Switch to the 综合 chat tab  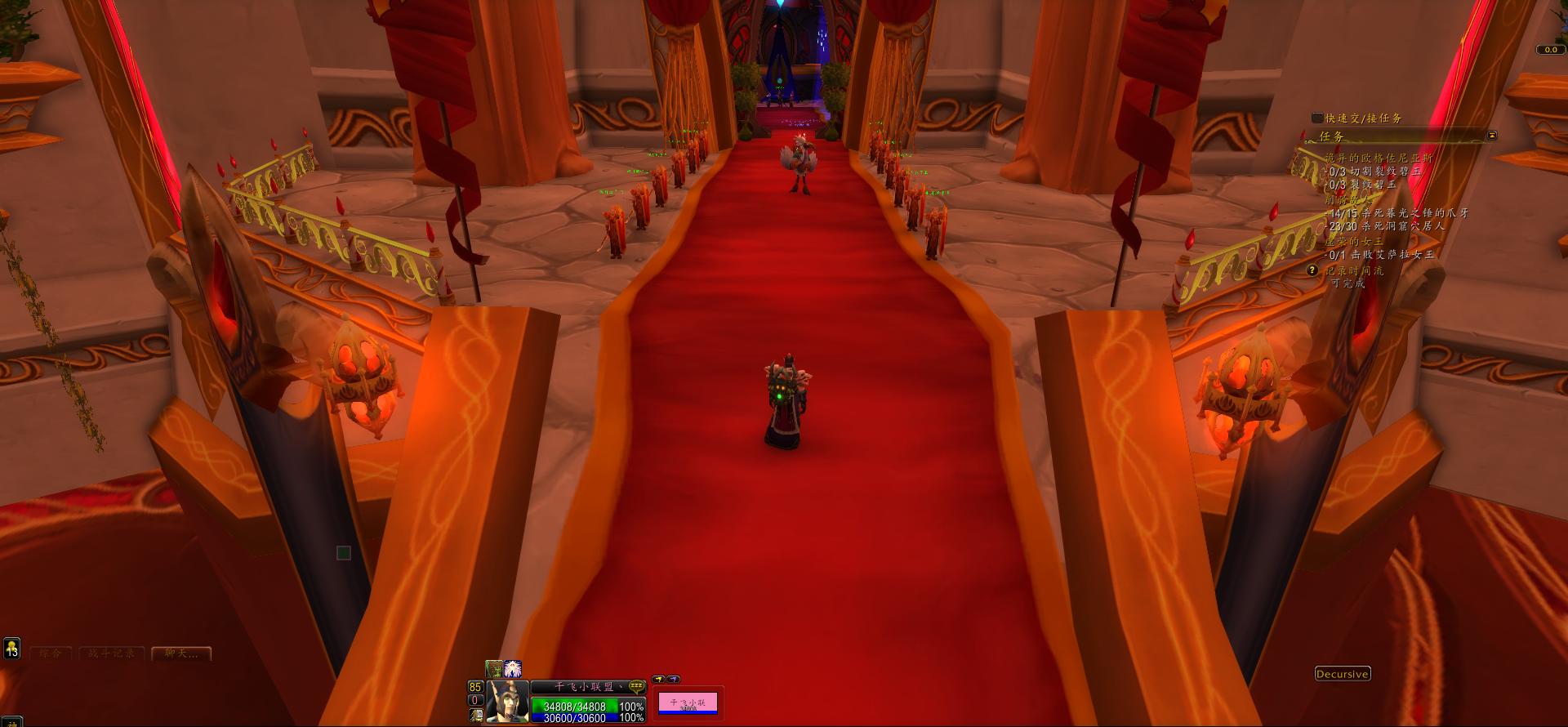(x=51, y=653)
